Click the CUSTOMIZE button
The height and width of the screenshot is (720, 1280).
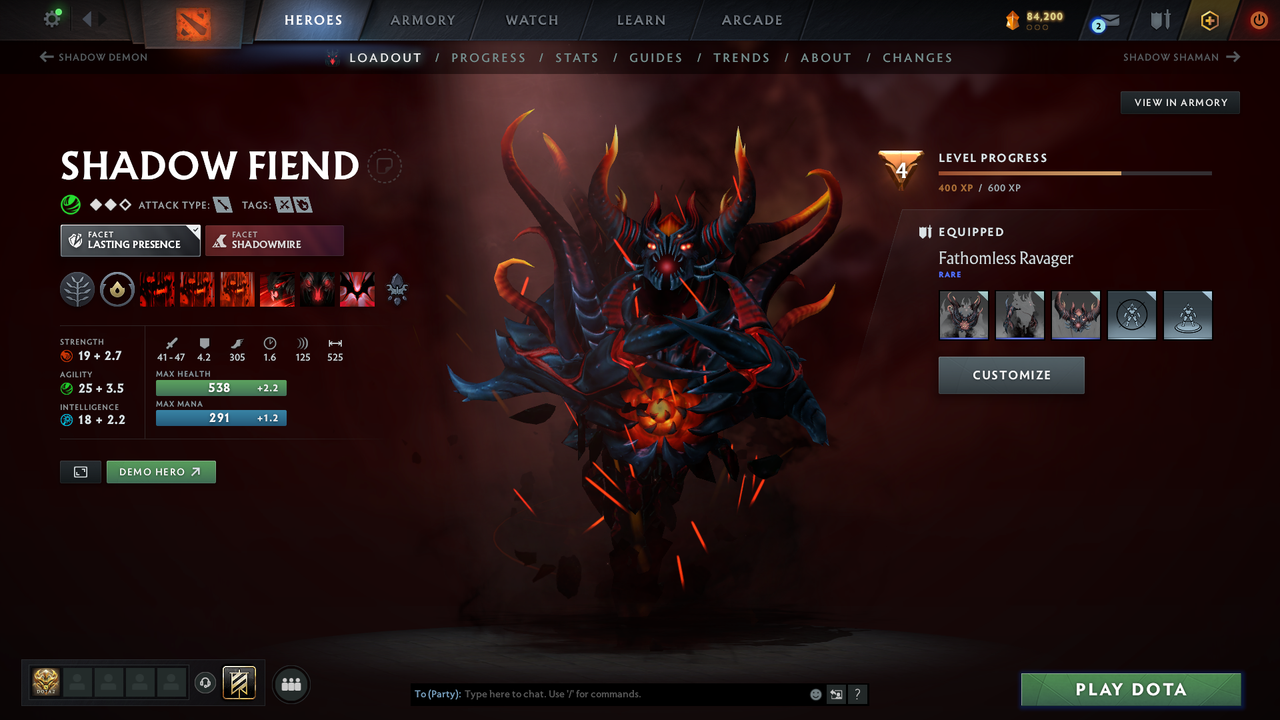point(1011,375)
